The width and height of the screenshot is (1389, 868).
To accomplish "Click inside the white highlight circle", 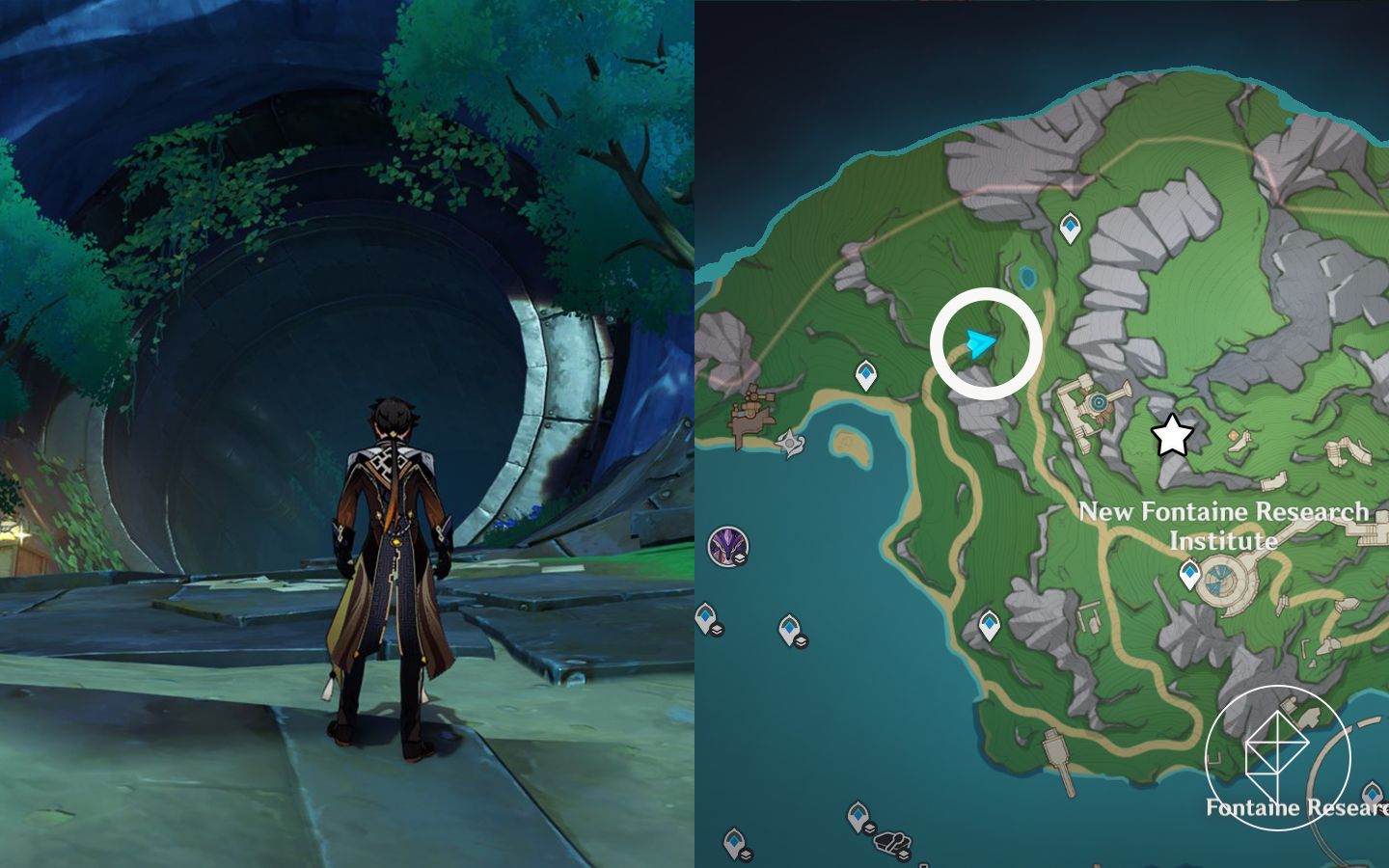I will 986,342.
